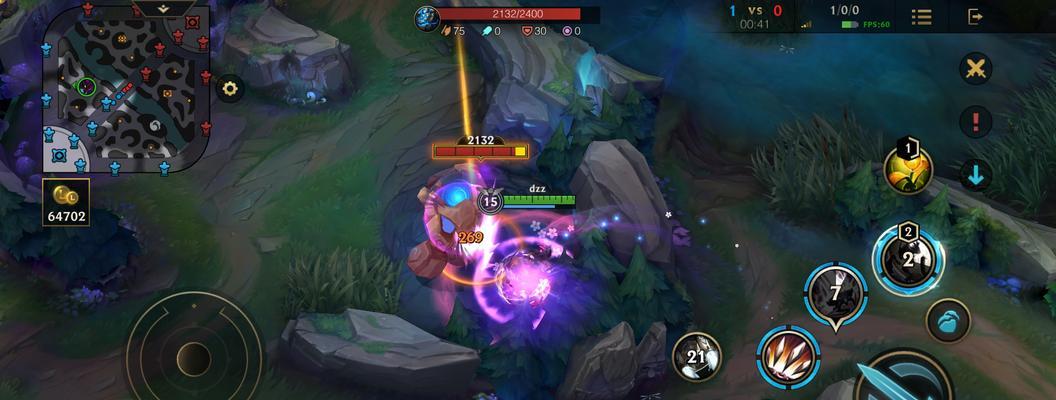This screenshot has height=400, width=1056.
Task: Send the crossed-swords attack ping
Action: (x=975, y=69)
